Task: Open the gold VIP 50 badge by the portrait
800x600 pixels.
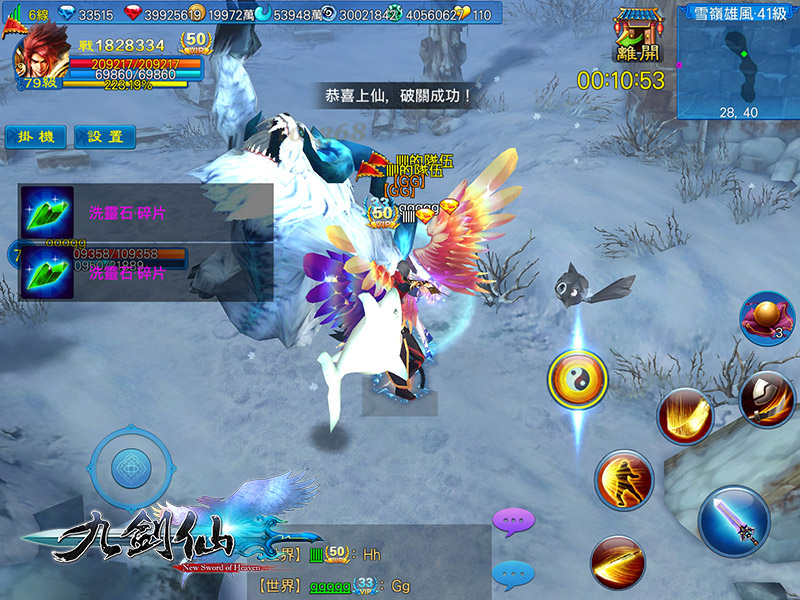Action: click(x=197, y=43)
